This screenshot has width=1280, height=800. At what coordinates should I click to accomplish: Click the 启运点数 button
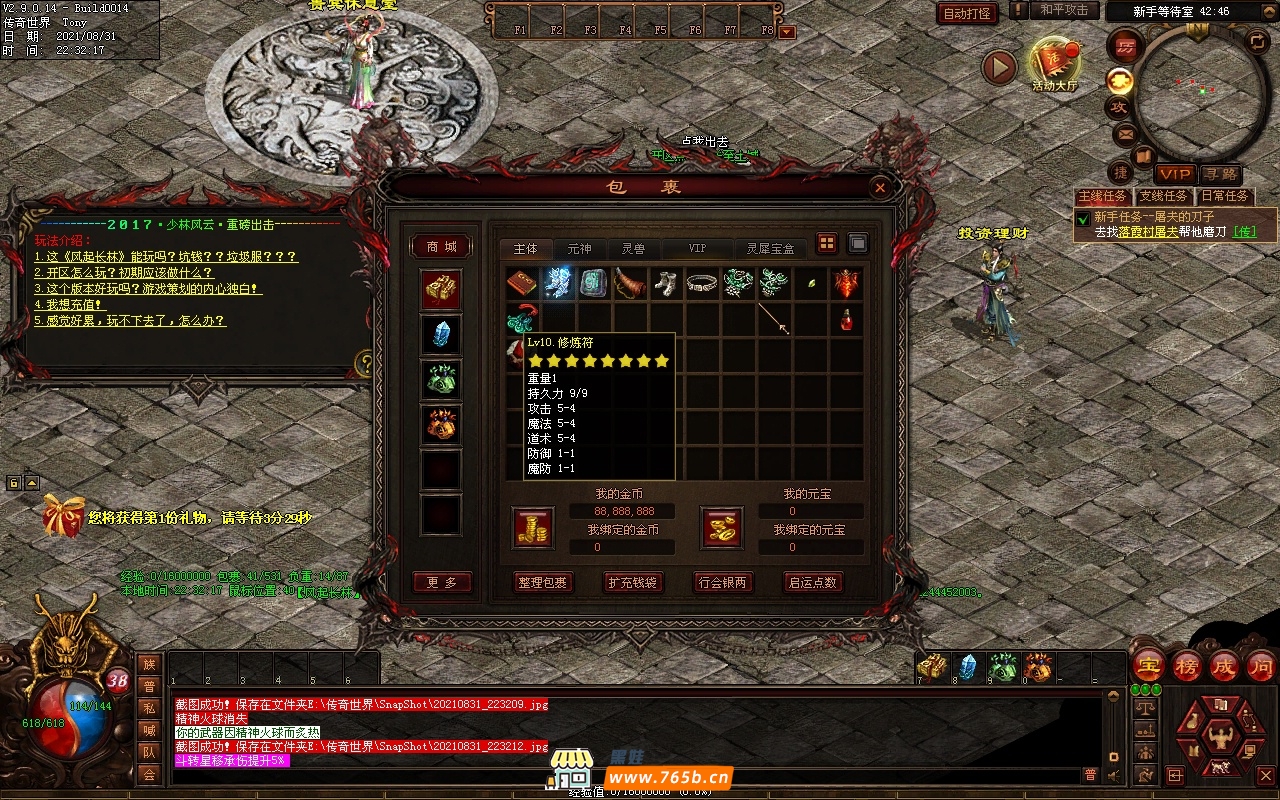click(812, 582)
